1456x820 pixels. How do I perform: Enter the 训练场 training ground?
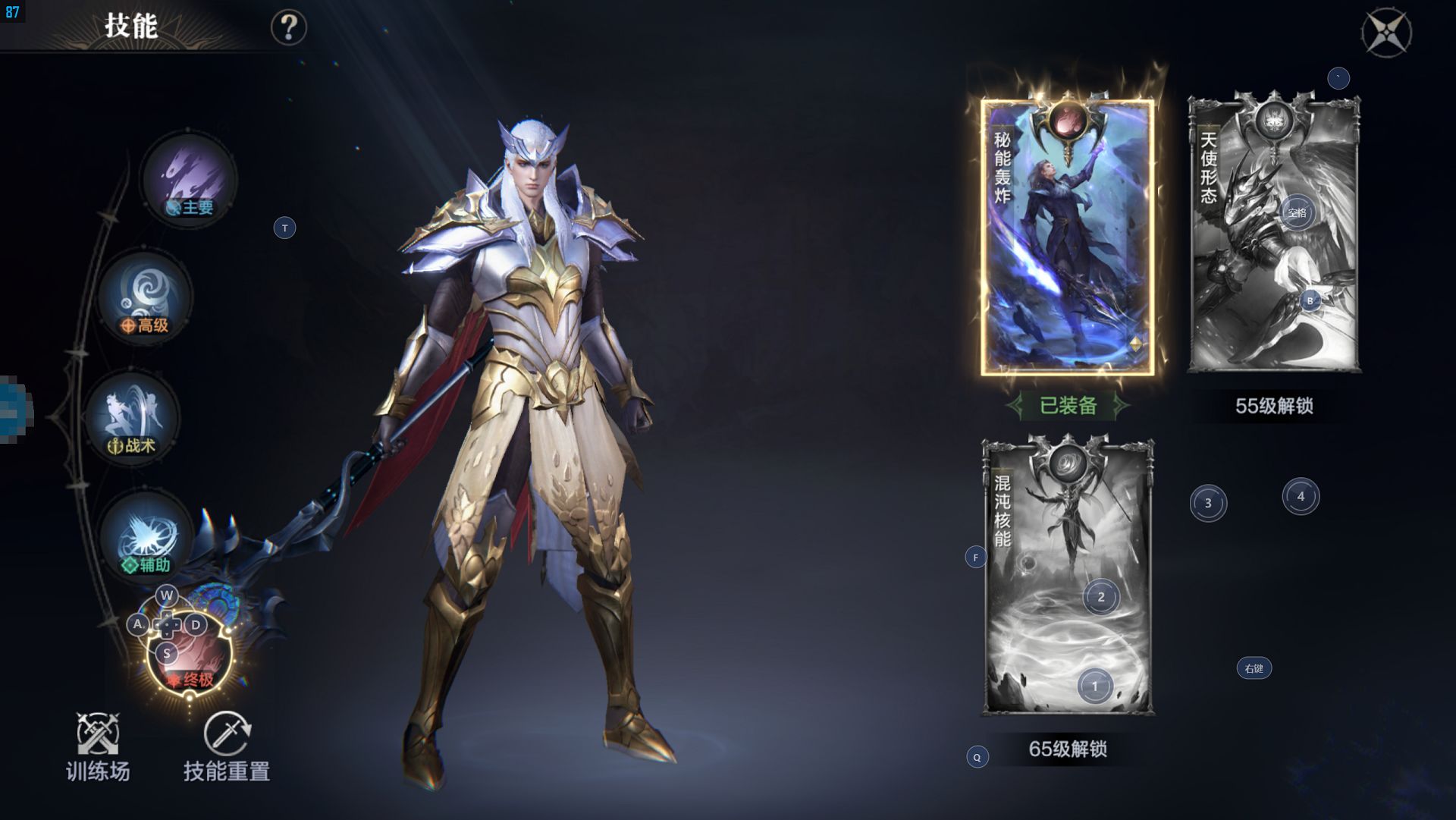coord(98,747)
